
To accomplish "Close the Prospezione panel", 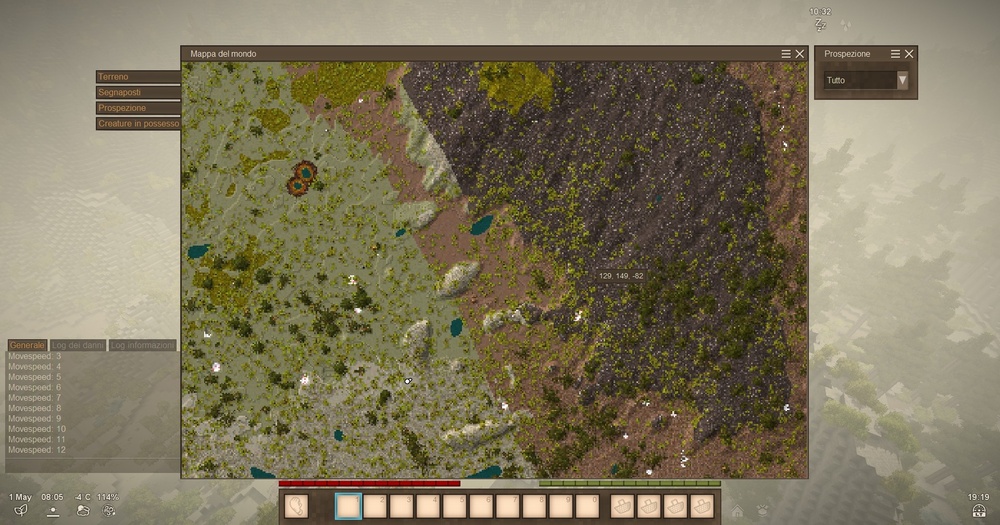I will click(909, 54).
